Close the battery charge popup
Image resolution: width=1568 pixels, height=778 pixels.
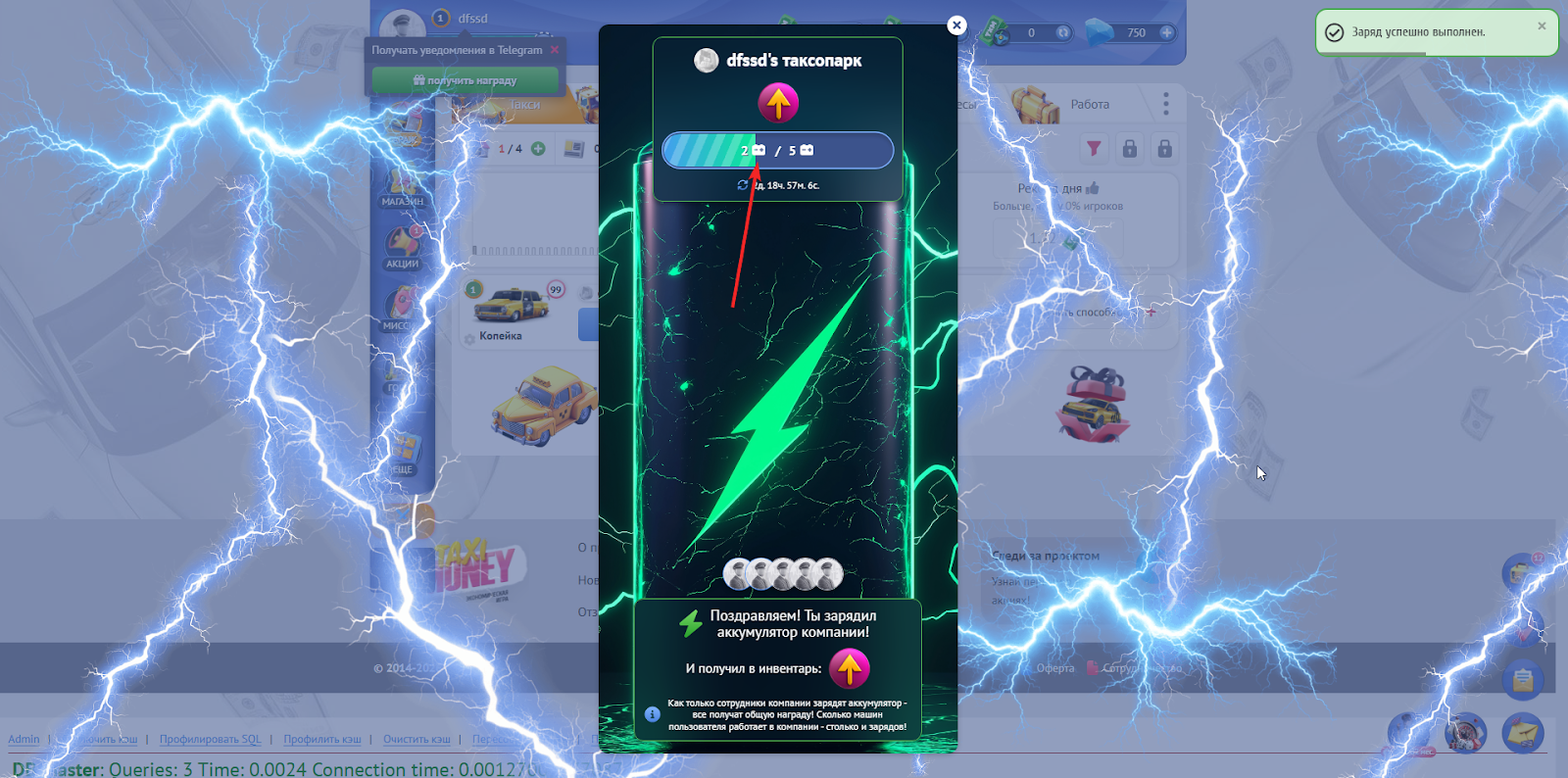coord(956,25)
